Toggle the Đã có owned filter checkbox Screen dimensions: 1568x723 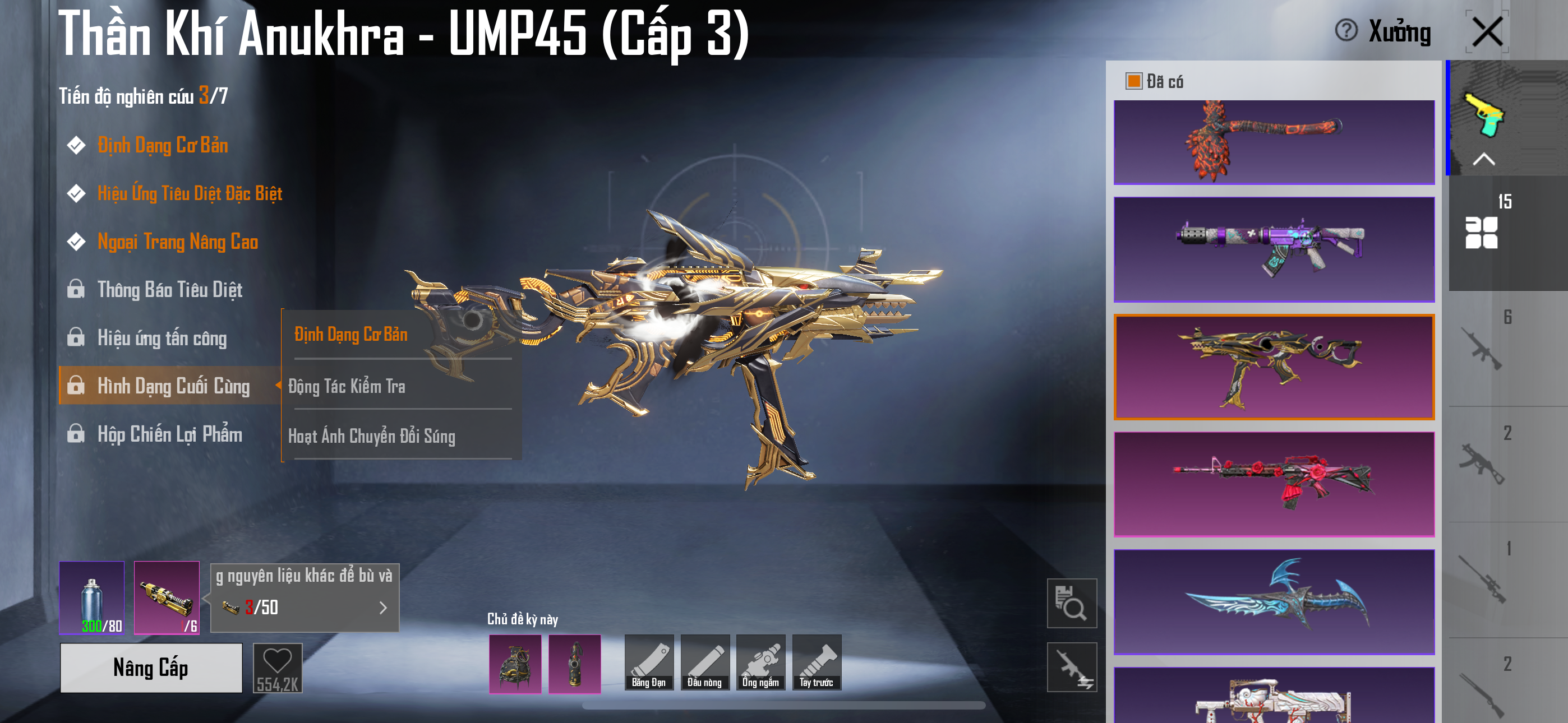coord(1133,81)
